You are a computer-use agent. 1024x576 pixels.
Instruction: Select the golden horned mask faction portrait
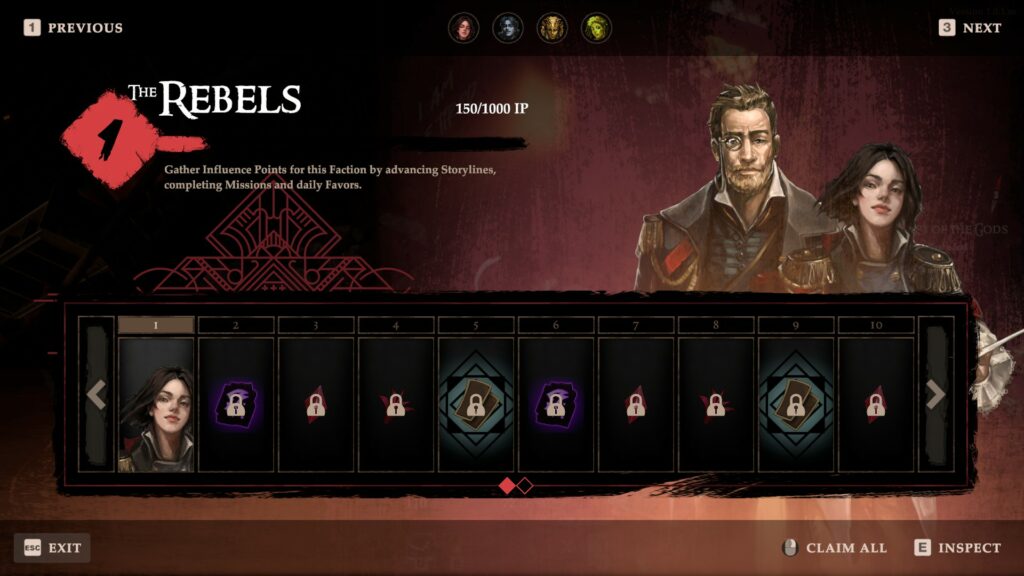click(552, 28)
